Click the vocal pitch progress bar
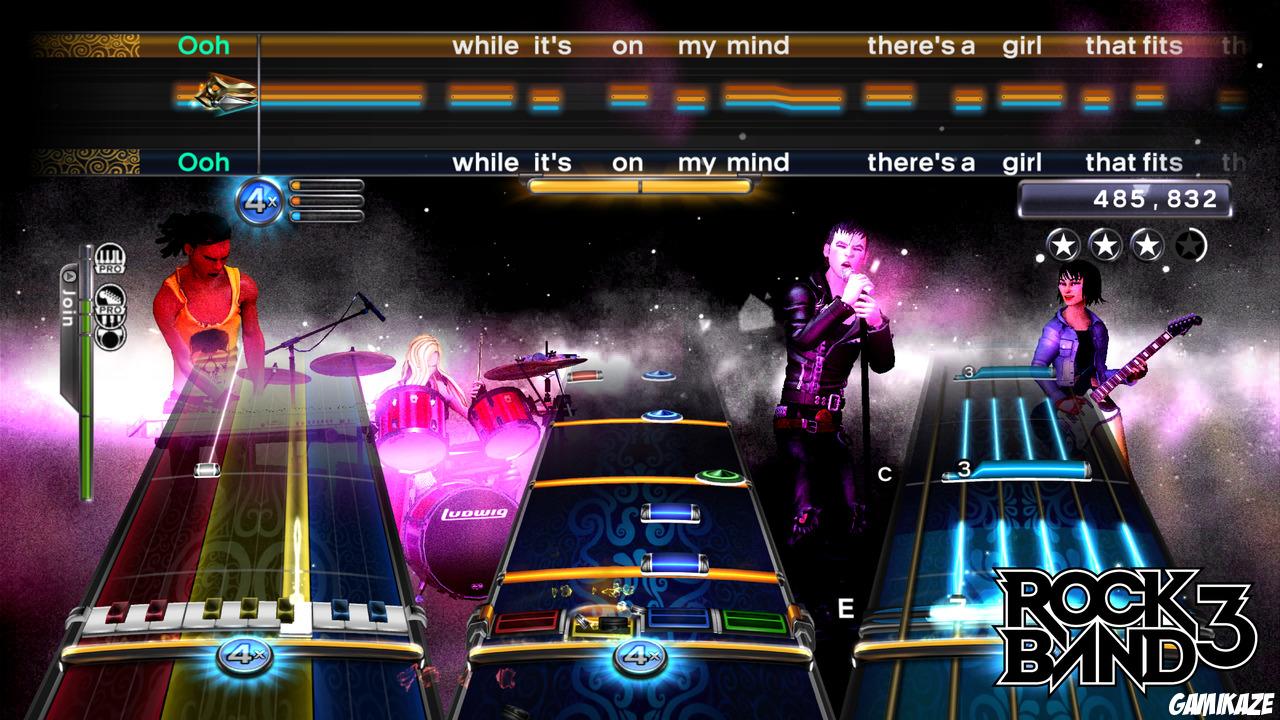The height and width of the screenshot is (720, 1280). 640,185
